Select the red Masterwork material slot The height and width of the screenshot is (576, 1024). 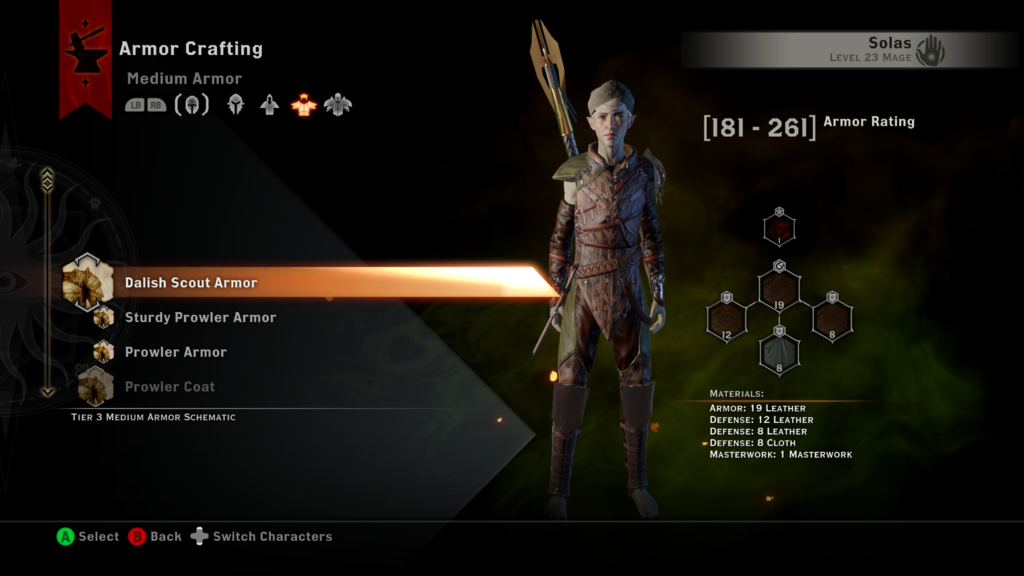pyautogui.click(x=779, y=228)
